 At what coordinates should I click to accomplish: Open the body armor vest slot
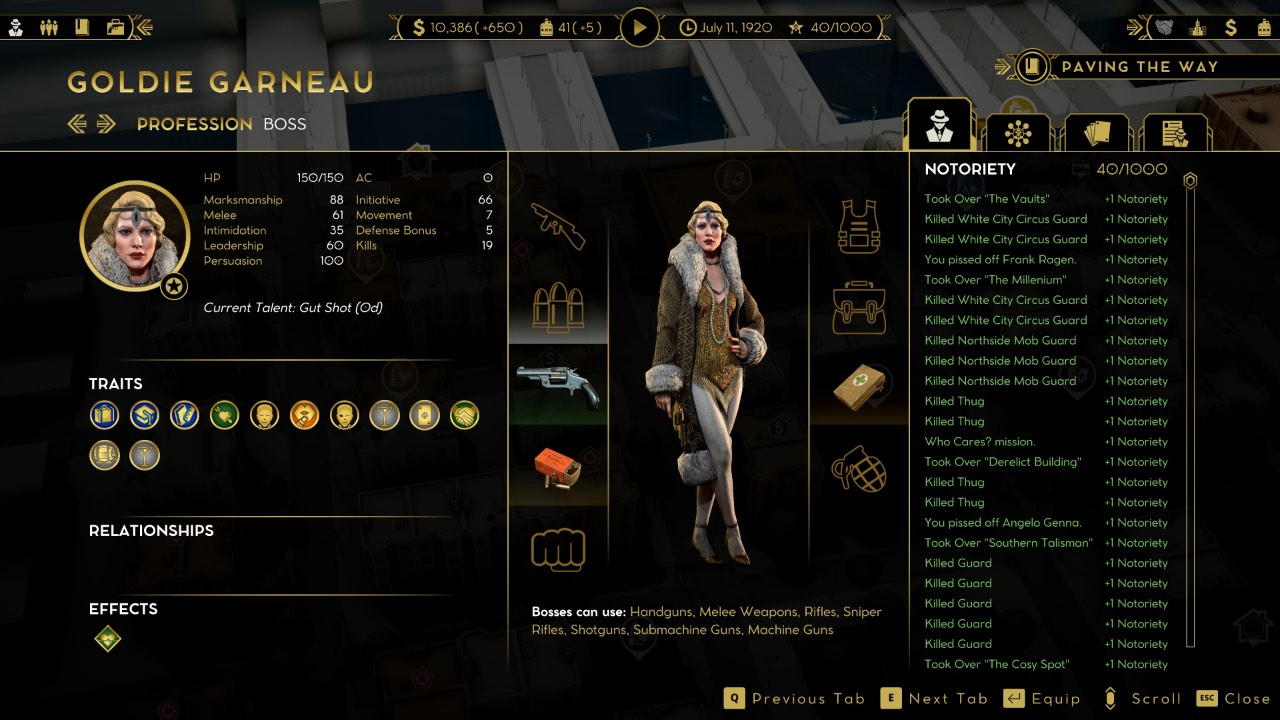[x=859, y=226]
